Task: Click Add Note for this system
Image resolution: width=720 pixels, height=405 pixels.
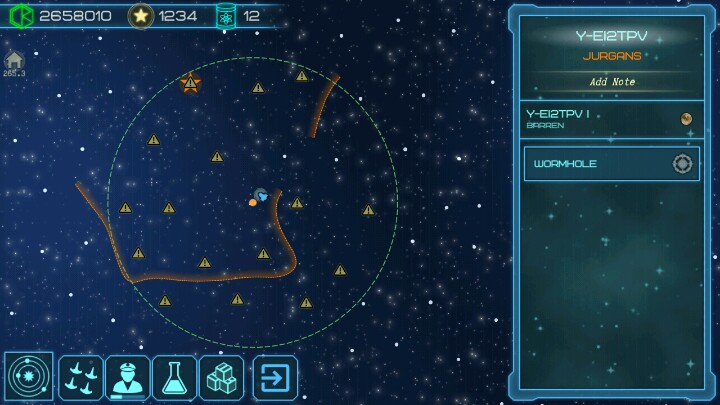Action: (x=611, y=82)
